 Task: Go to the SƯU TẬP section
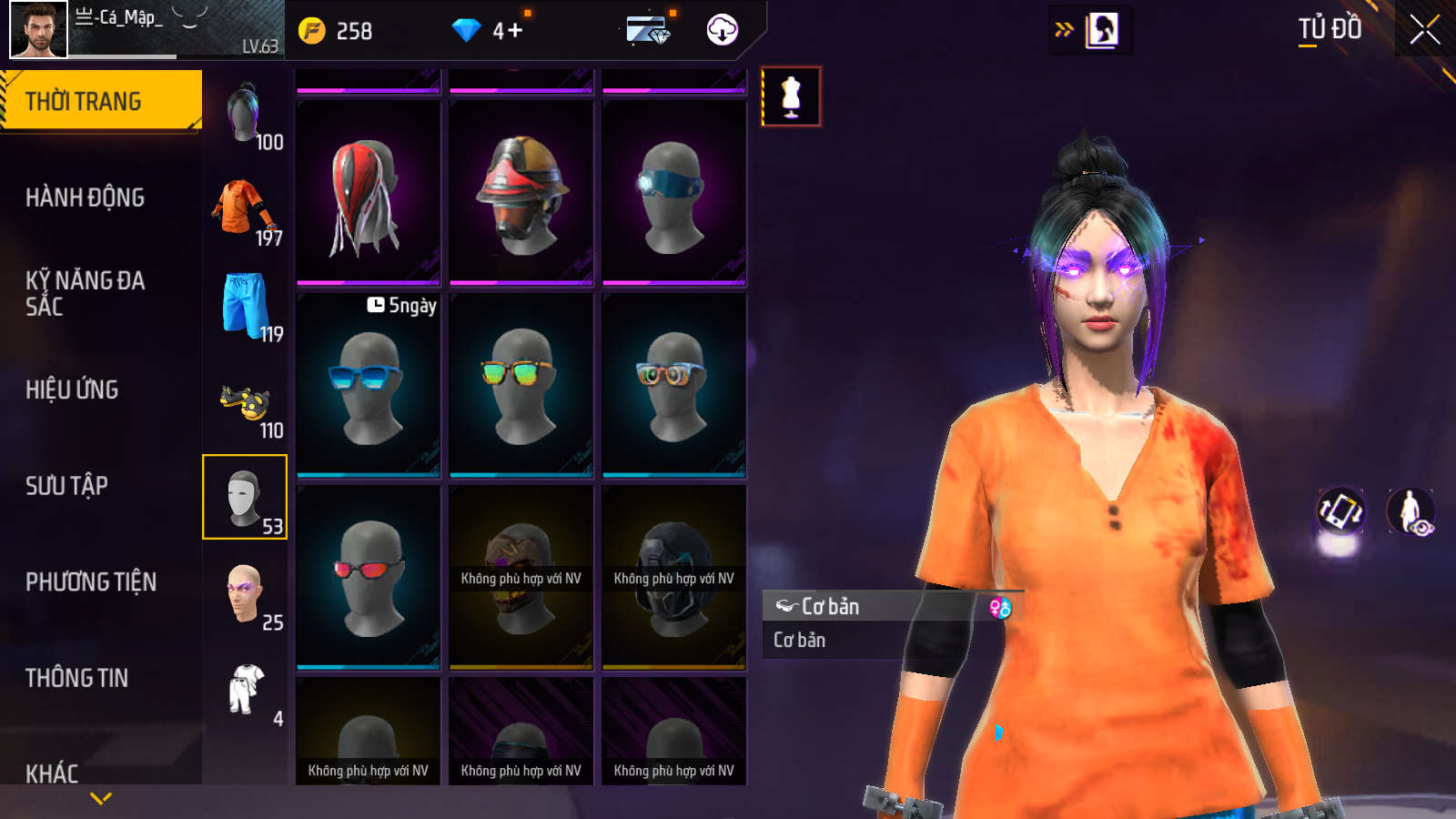tap(66, 486)
